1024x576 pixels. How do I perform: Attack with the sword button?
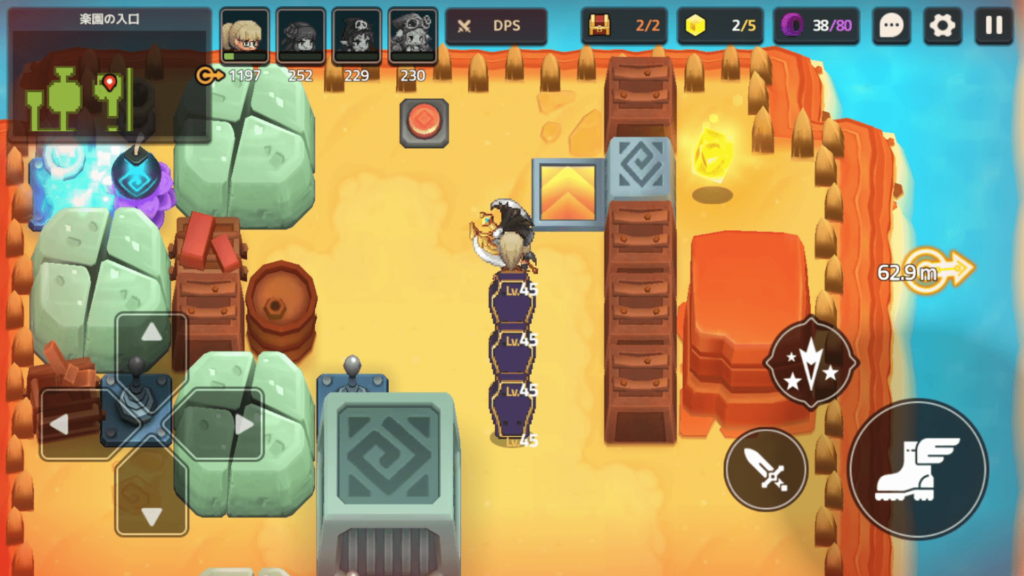coord(765,468)
